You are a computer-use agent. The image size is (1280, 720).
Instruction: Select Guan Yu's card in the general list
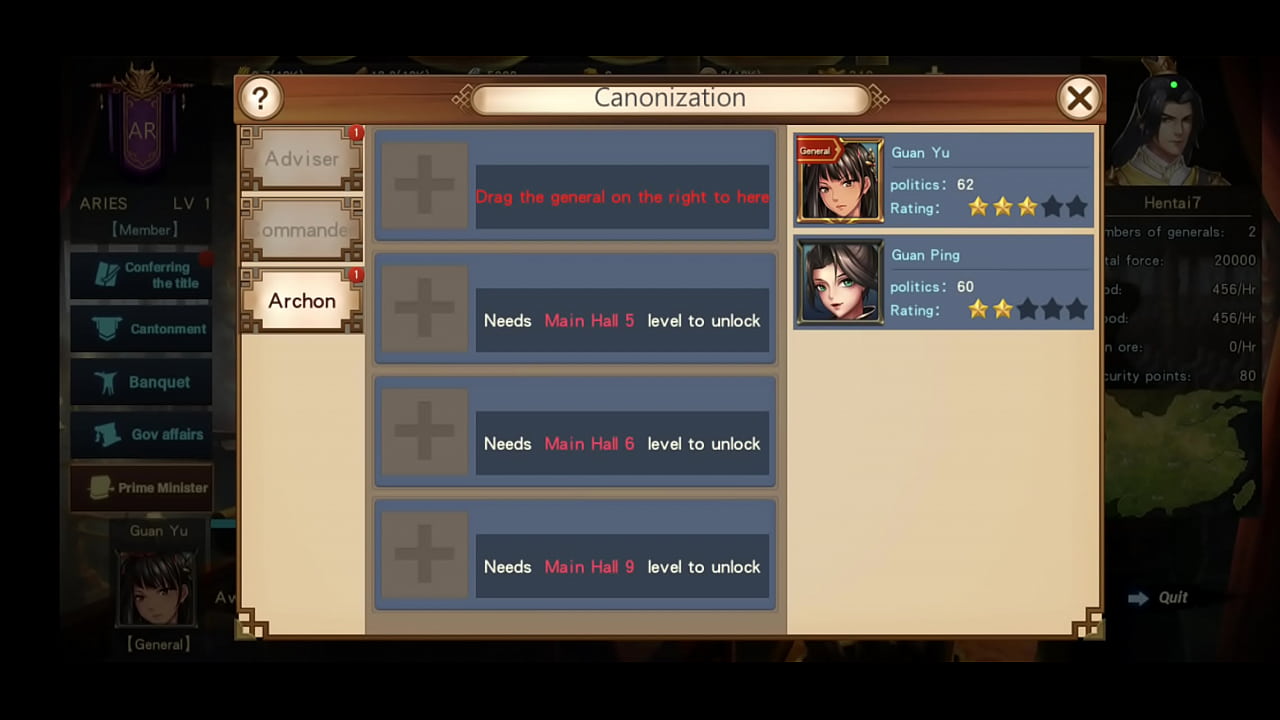tap(942, 179)
